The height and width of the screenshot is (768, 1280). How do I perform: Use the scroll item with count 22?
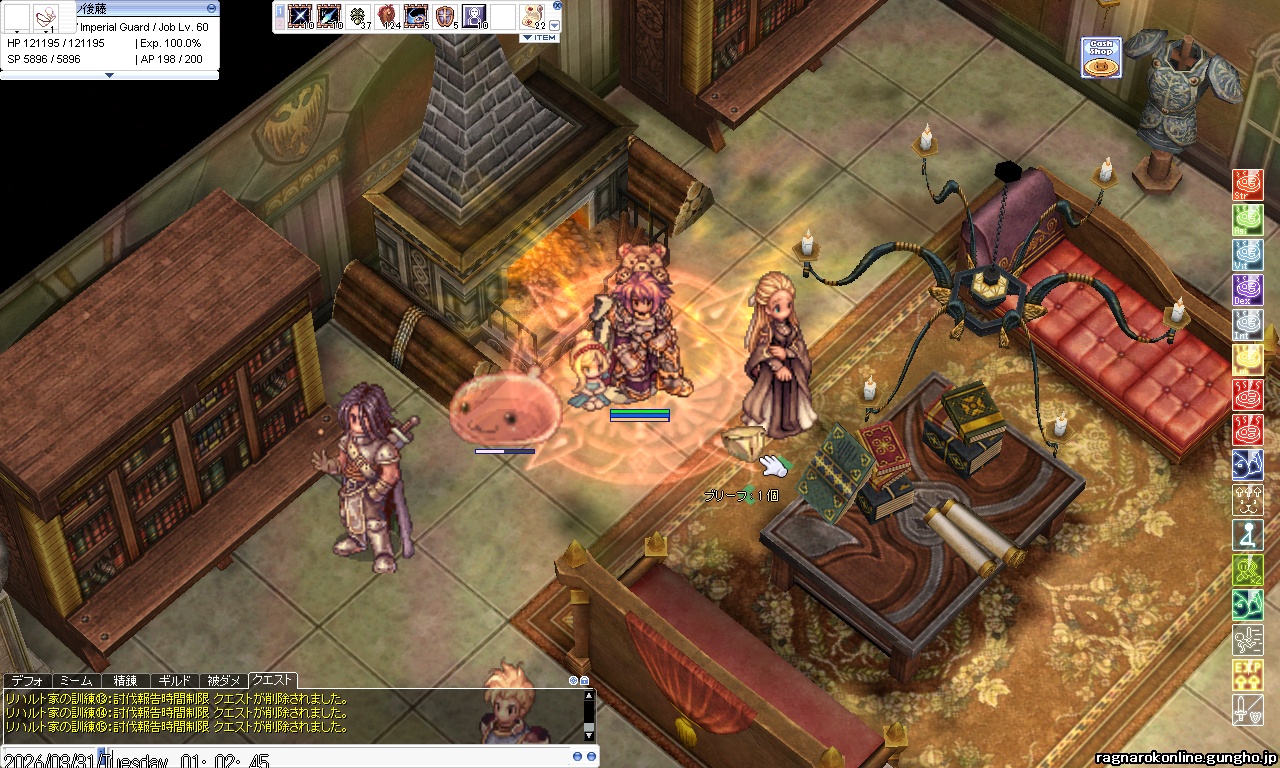[x=532, y=15]
